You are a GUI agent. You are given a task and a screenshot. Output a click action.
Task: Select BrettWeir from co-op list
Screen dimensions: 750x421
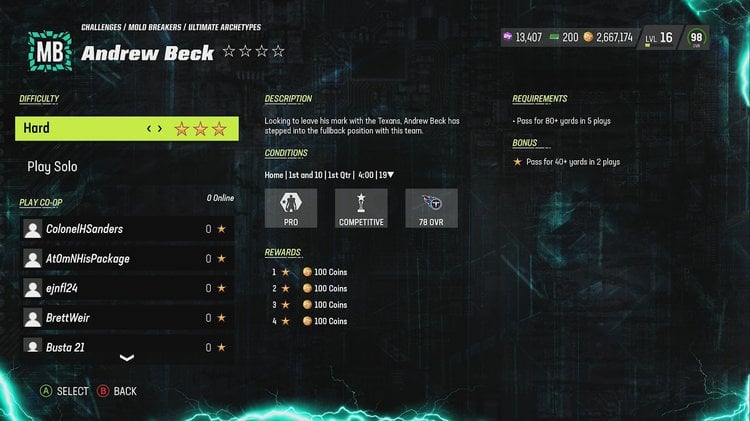127,318
